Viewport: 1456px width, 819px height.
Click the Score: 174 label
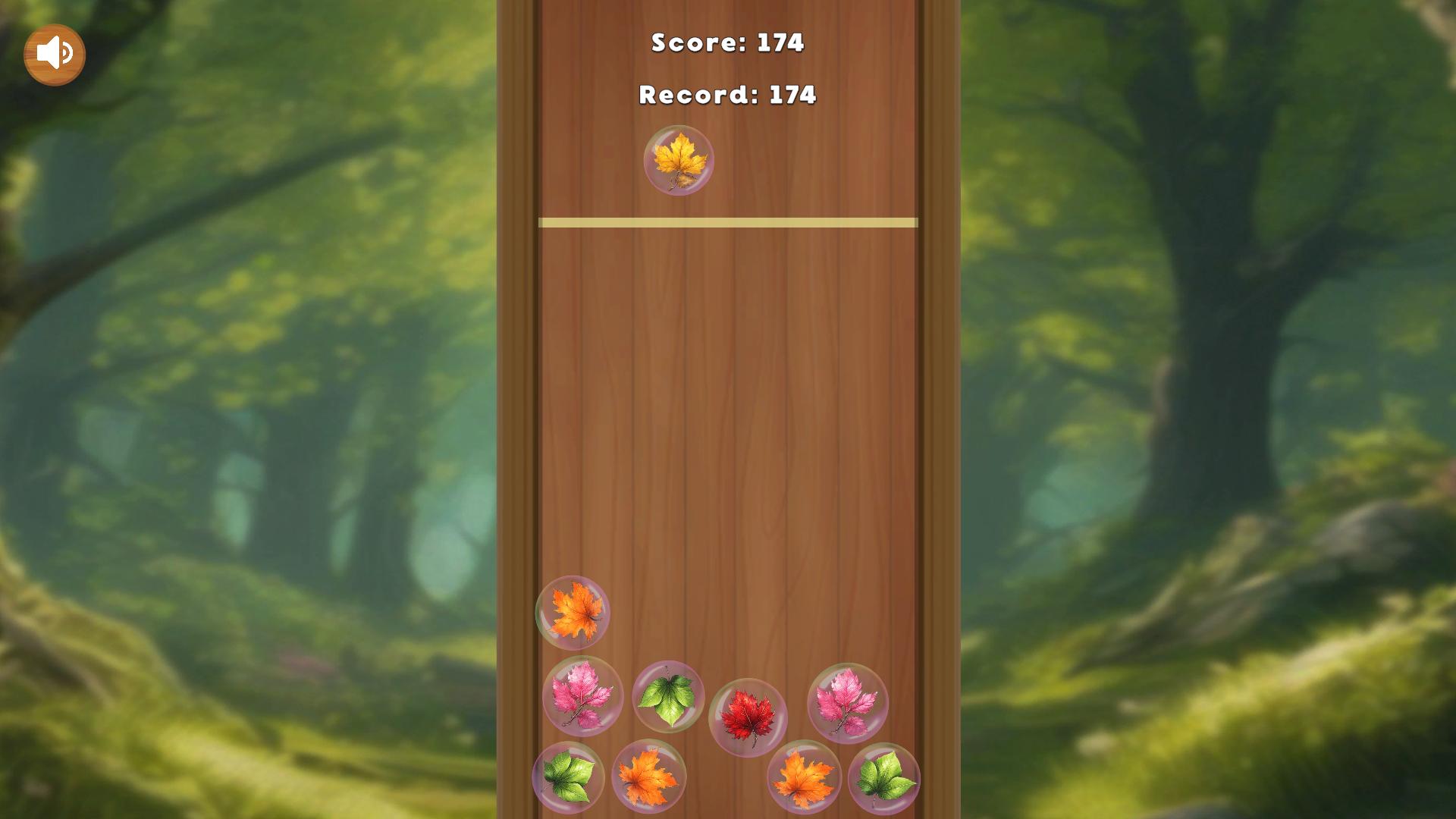click(727, 44)
